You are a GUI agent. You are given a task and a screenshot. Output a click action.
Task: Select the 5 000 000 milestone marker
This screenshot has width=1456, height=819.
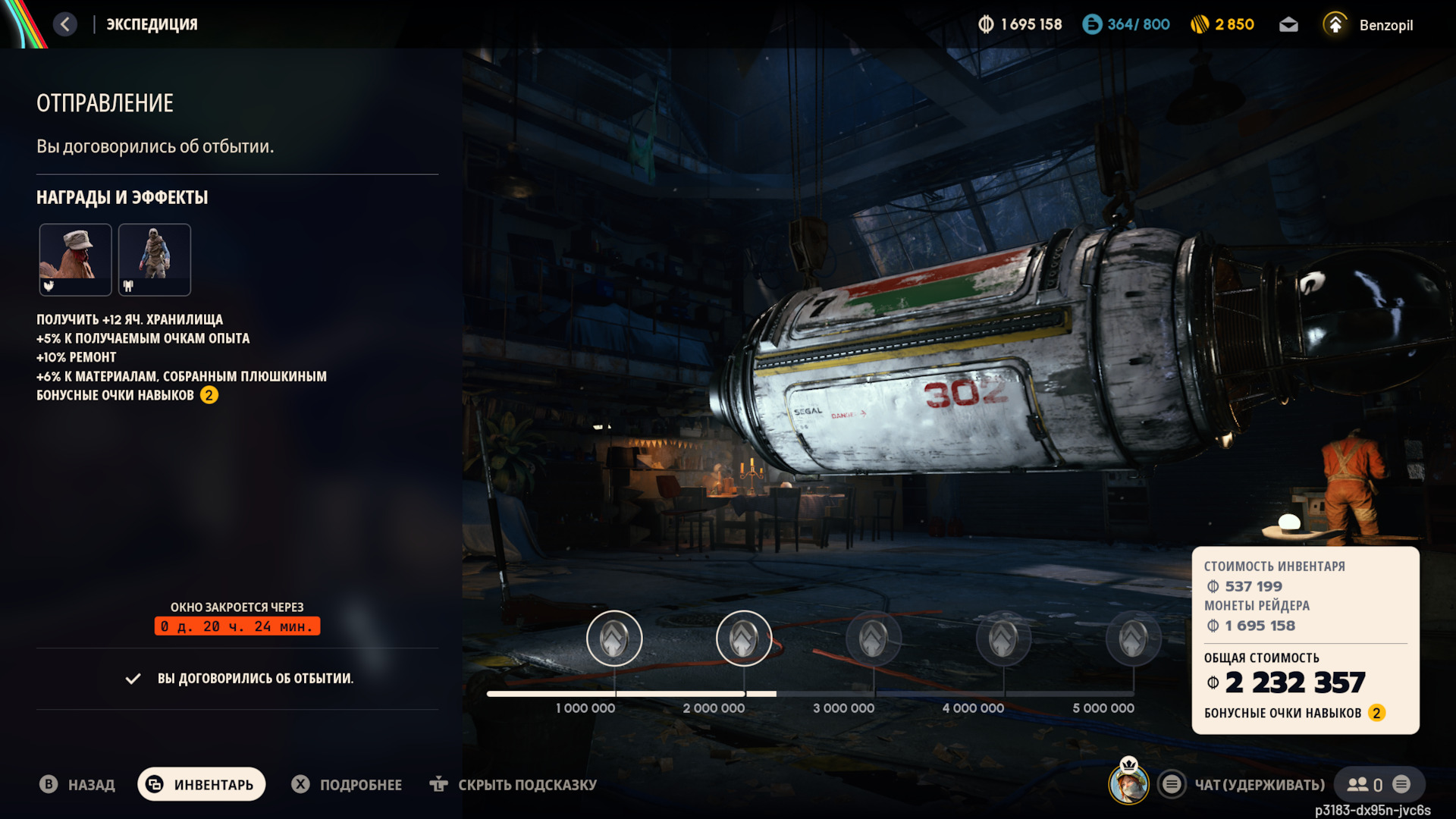[1133, 639]
